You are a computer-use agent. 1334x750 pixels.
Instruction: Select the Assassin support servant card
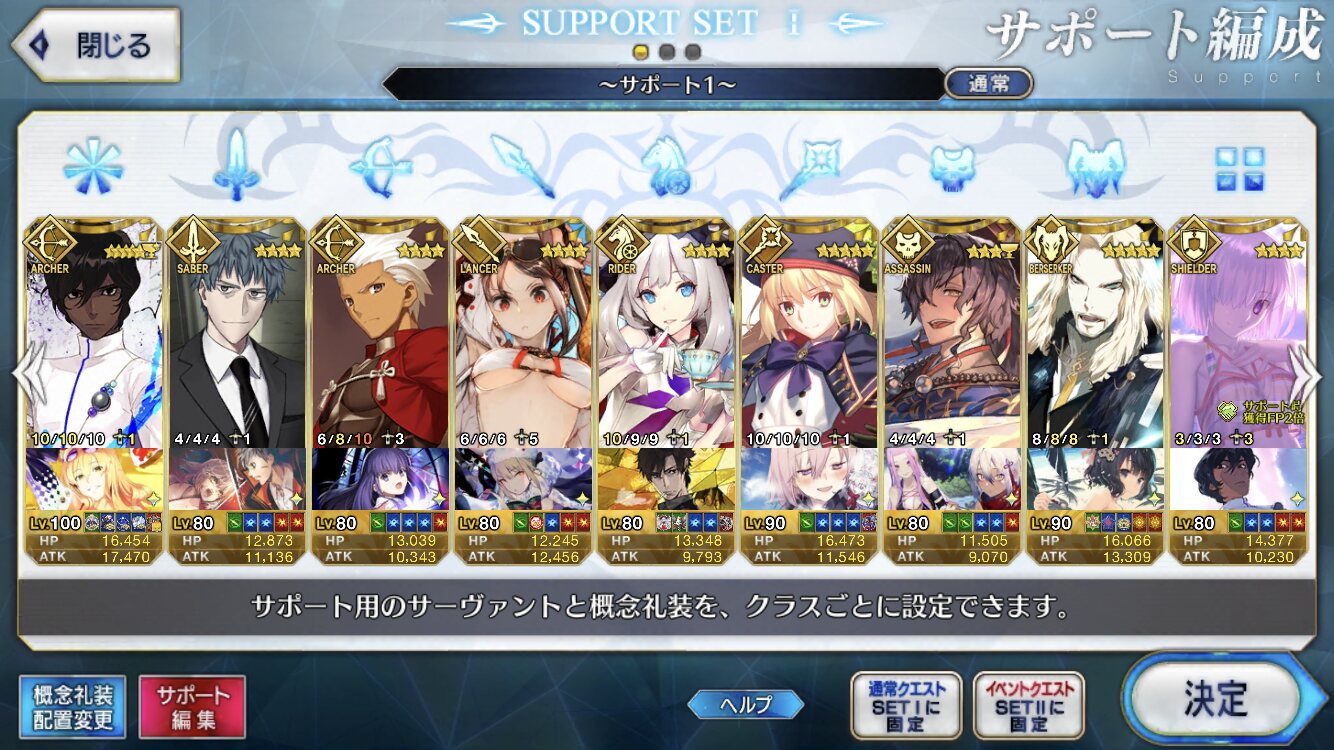952,390
